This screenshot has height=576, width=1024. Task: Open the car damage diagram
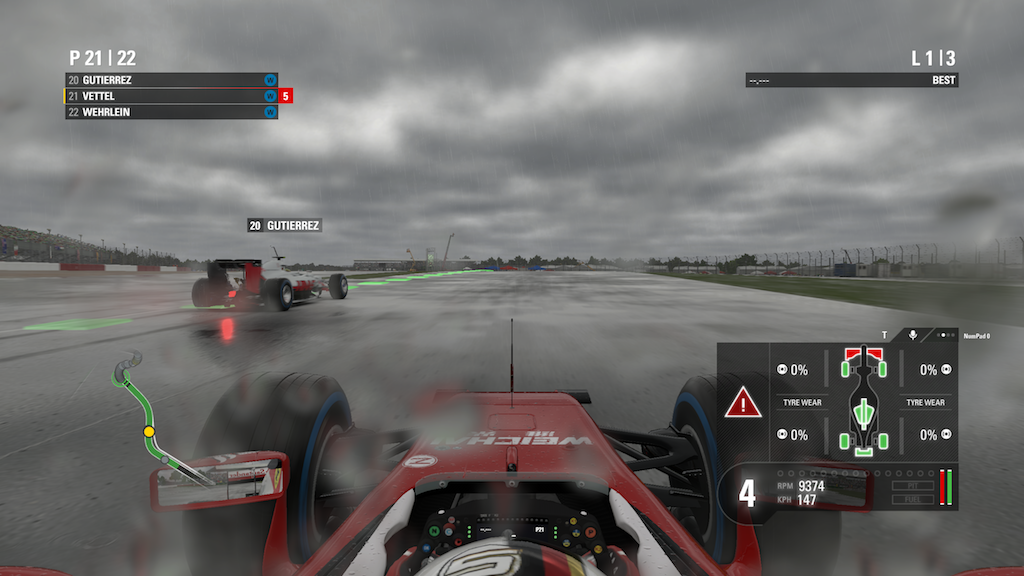point(861,400)
